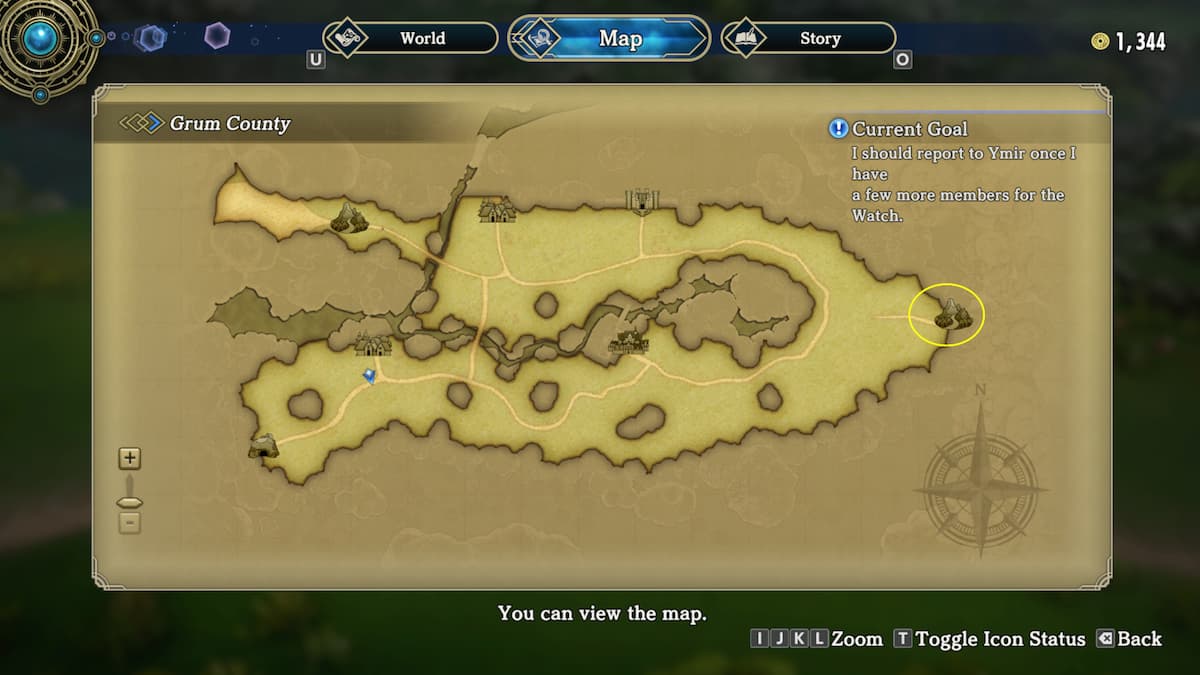
Task: Select the yellow-circled mountain map marker
Action: pos(951,316)
